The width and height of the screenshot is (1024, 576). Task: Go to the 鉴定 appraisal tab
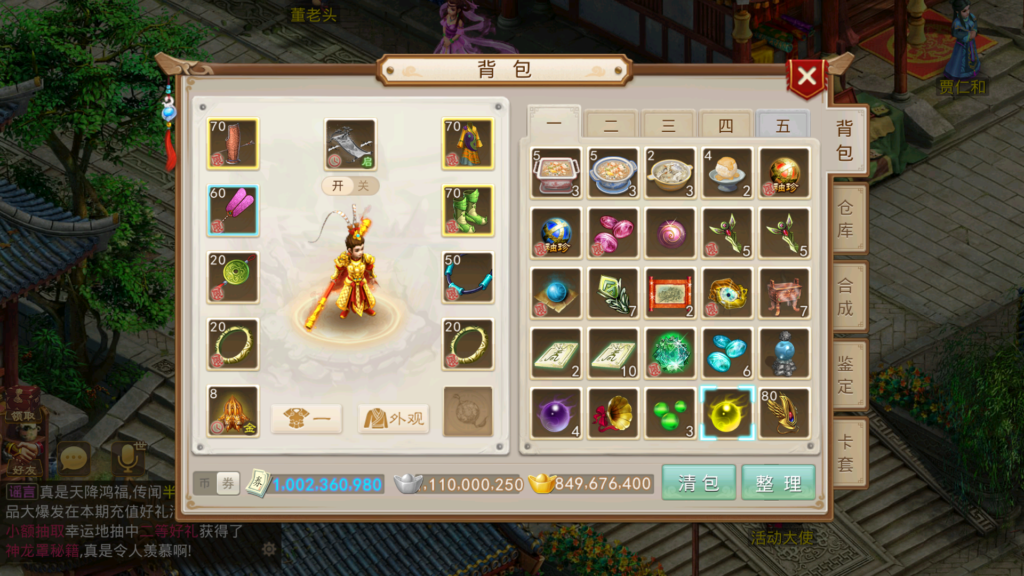click(x=845, y=373)
